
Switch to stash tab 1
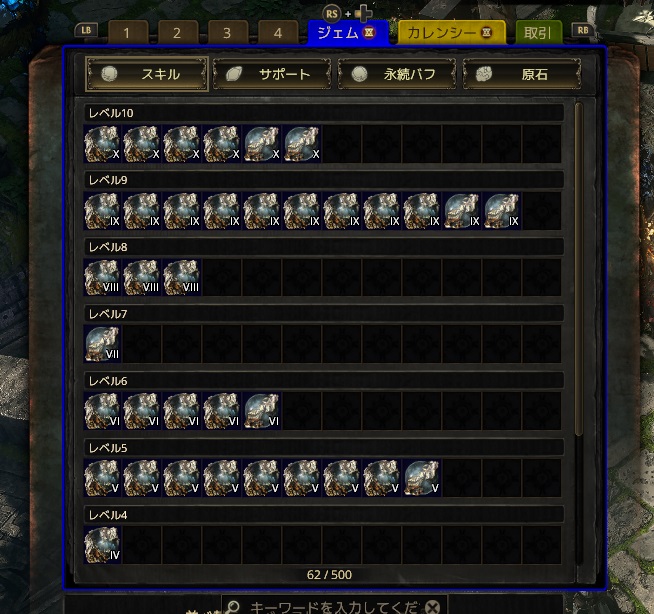(x=127, y=32)
